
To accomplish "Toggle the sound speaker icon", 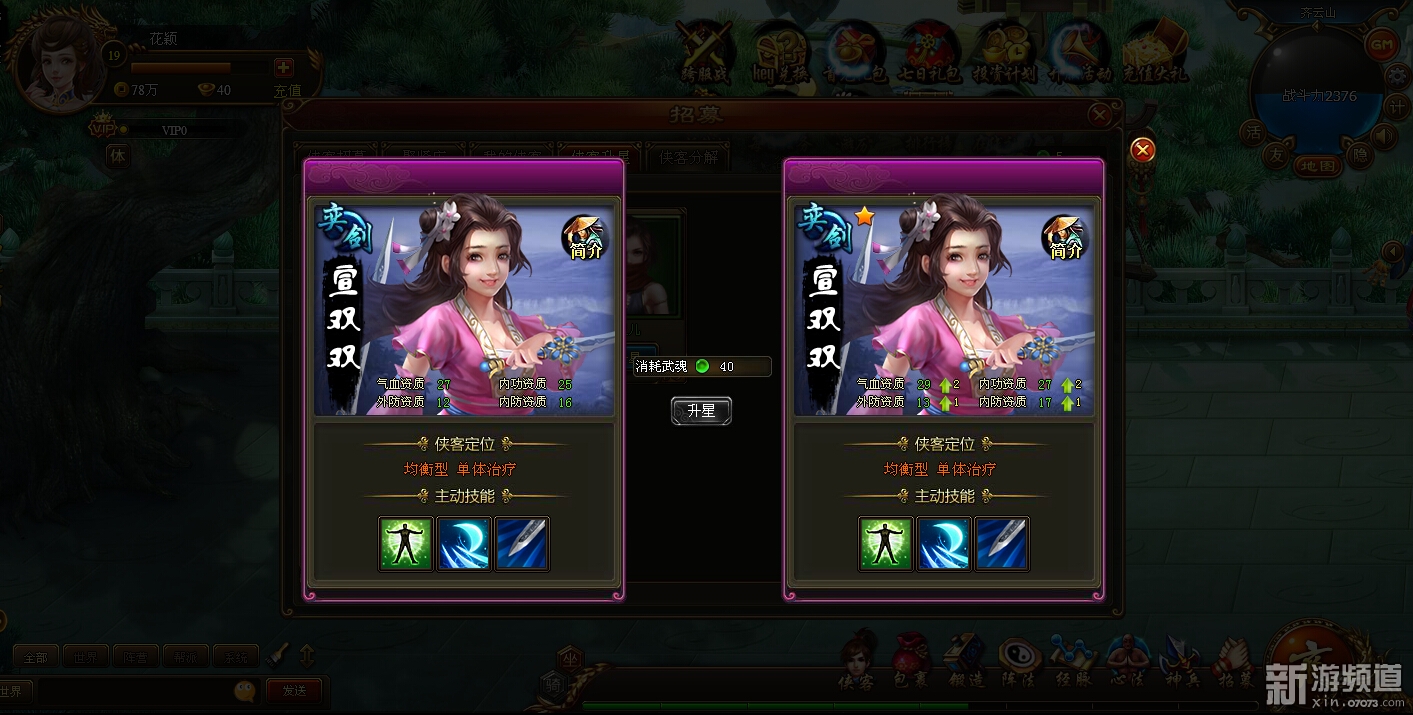I will click(x=1385, y=135).
